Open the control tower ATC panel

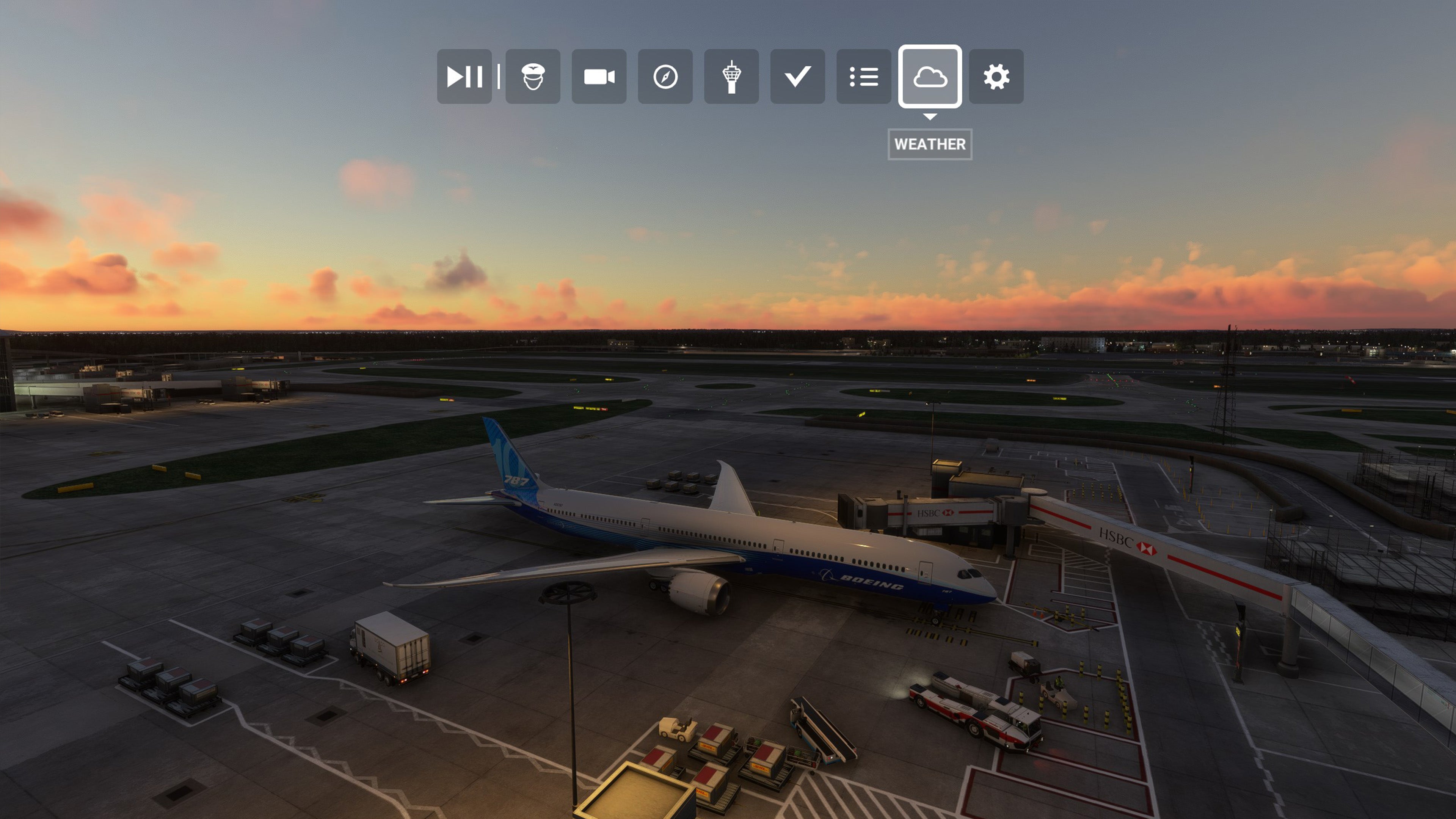[x=731, y=76]
